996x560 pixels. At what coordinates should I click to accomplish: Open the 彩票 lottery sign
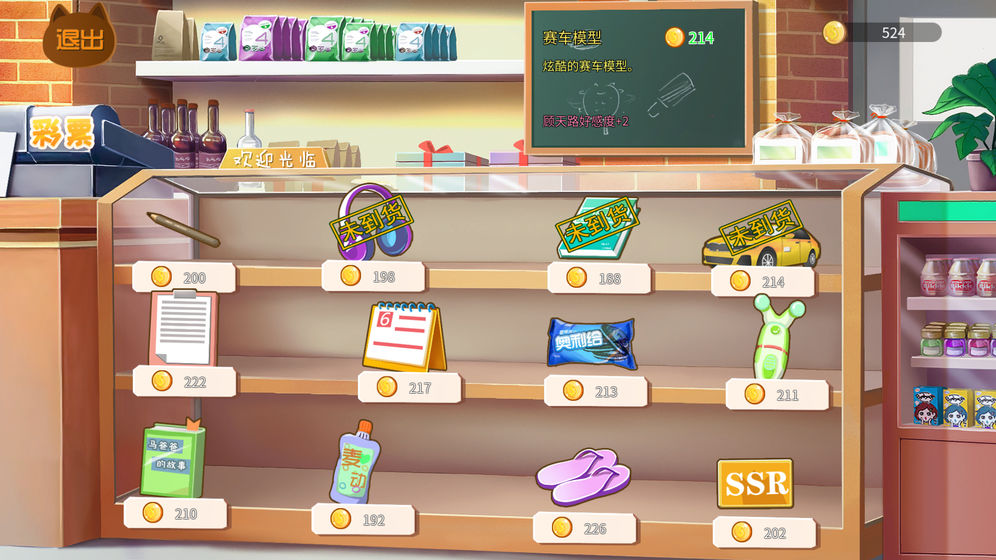[61, 133]
